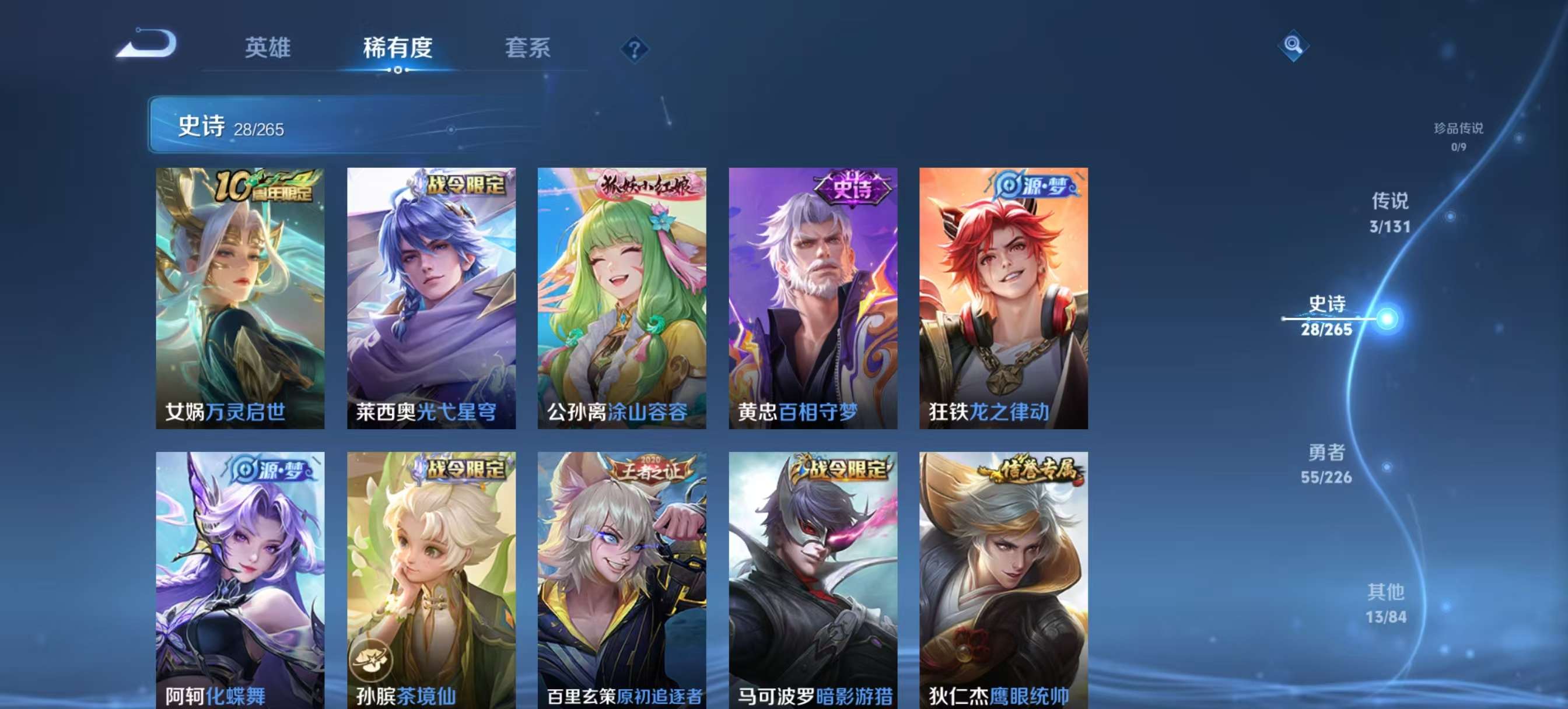Switch to the 英雄 tab
The height and width of the screenshot is (709, 1568).
[x=269, y=49]
